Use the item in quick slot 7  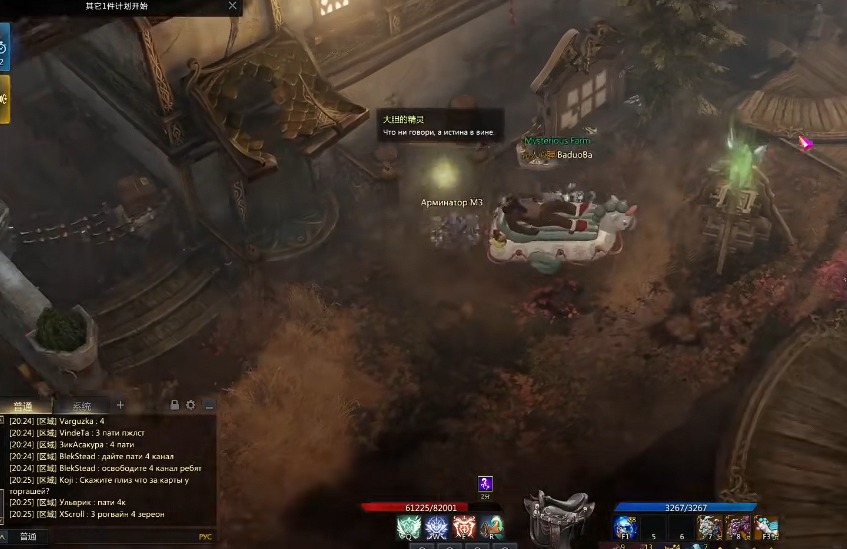click(710, 527)
